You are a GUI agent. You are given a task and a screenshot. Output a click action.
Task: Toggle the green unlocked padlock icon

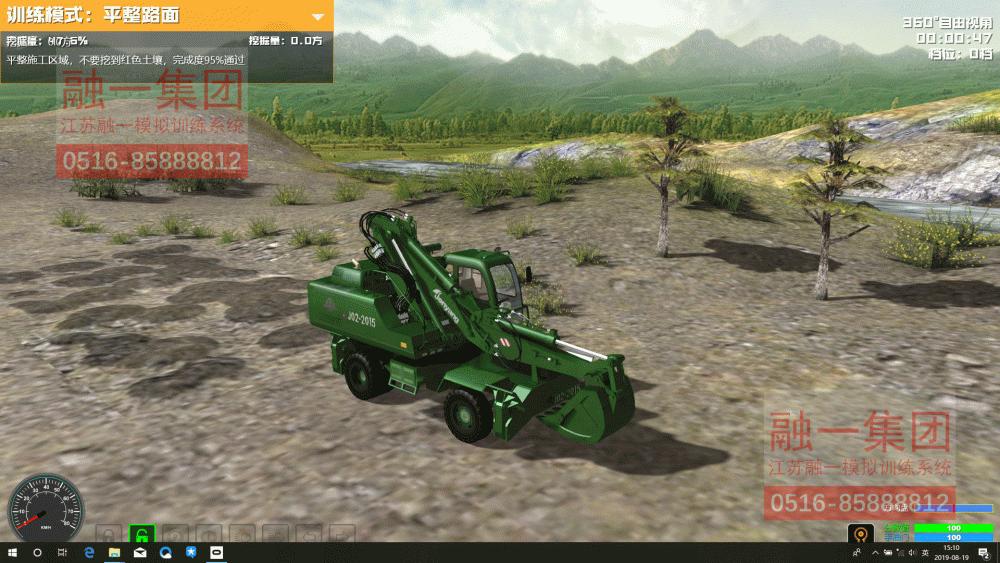click(x=142, y=534)
